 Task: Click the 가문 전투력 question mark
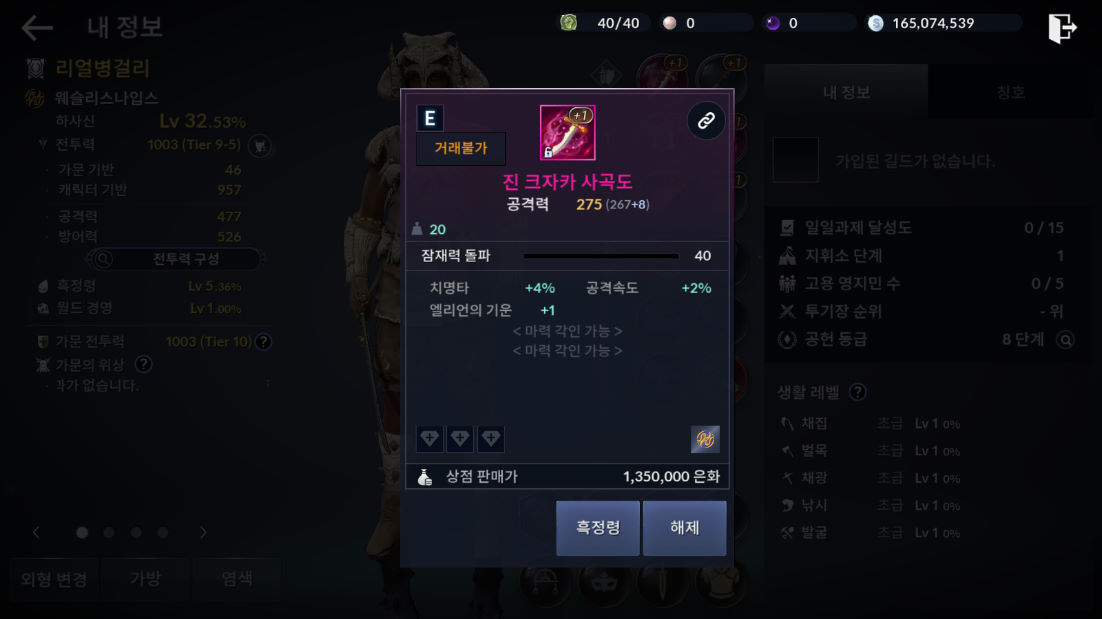click(263, 341)
